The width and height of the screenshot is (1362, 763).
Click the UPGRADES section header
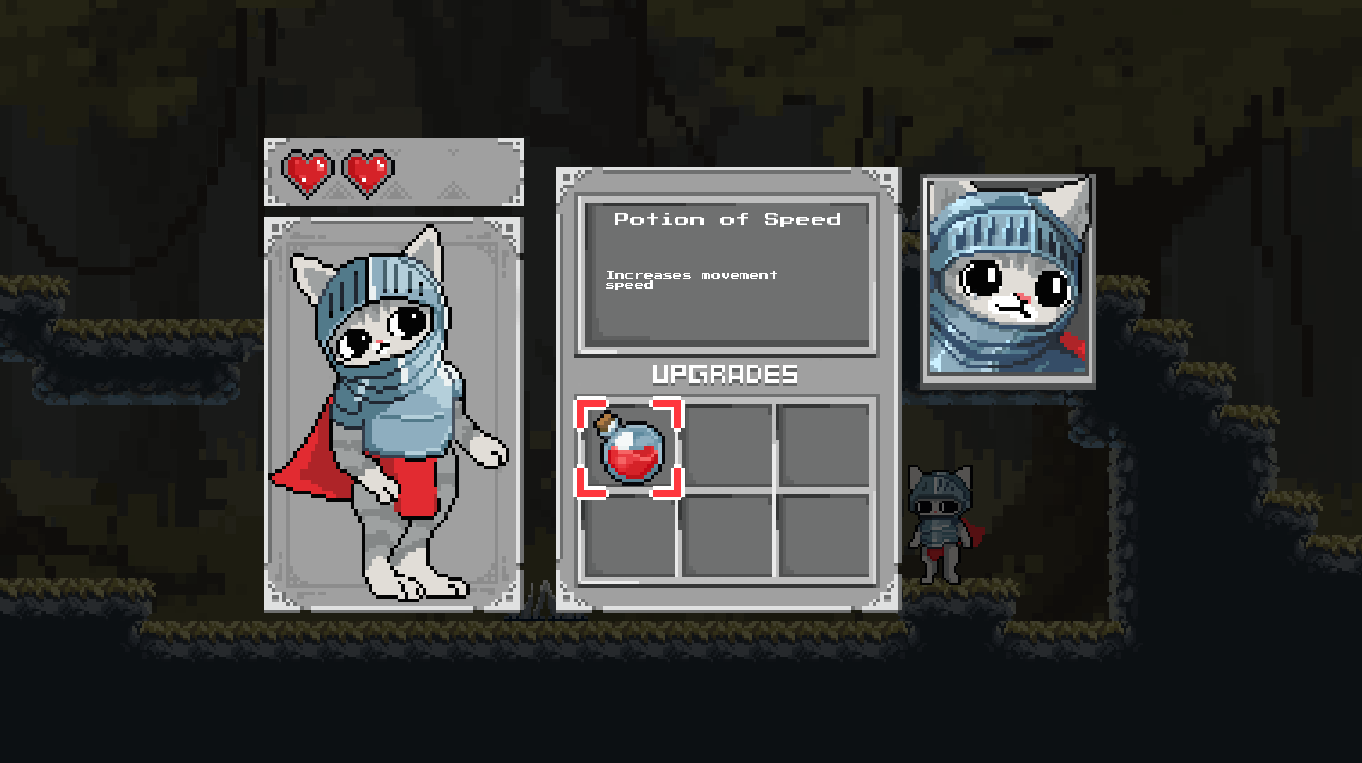point(727,375)
